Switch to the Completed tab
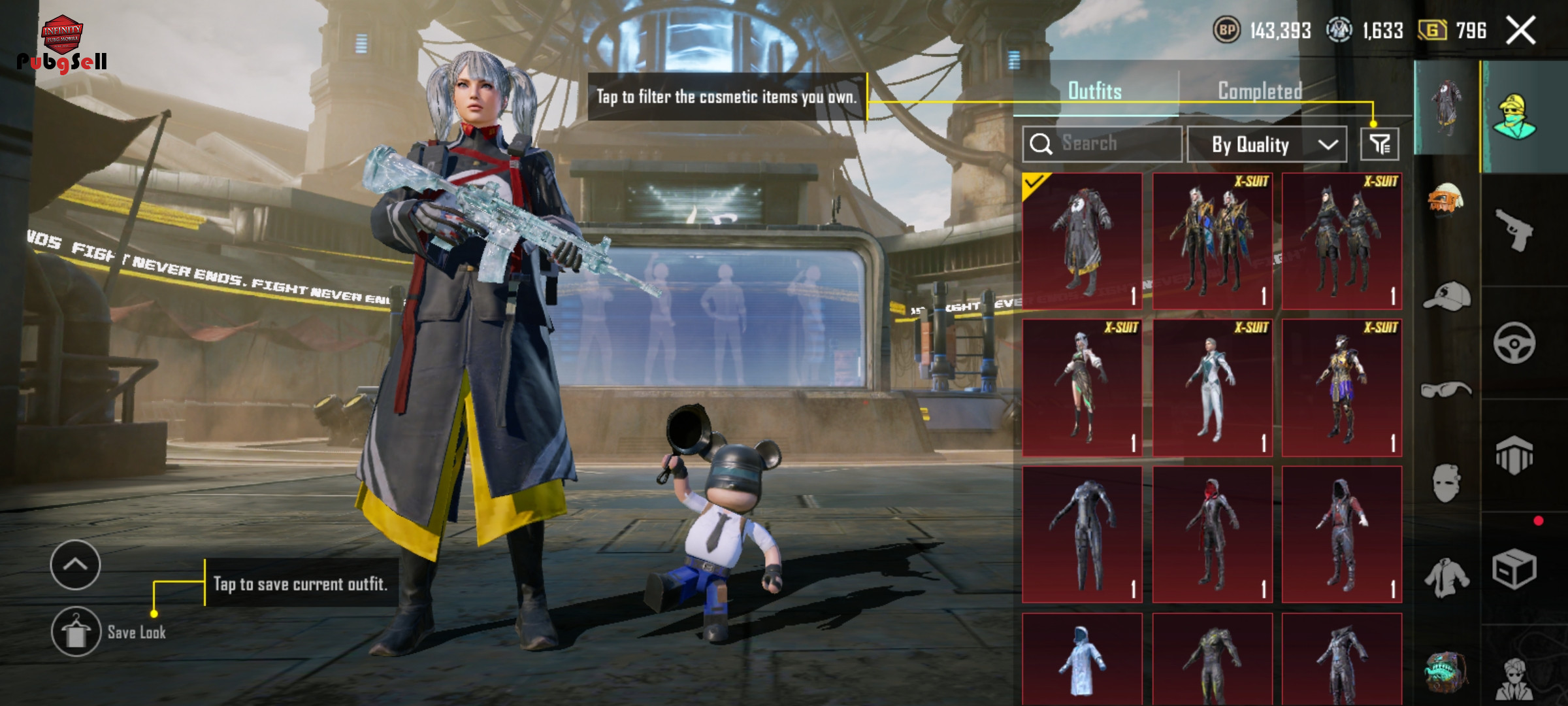Image resolution: width=1568 pixels, height=706 pixels. 1260,91
